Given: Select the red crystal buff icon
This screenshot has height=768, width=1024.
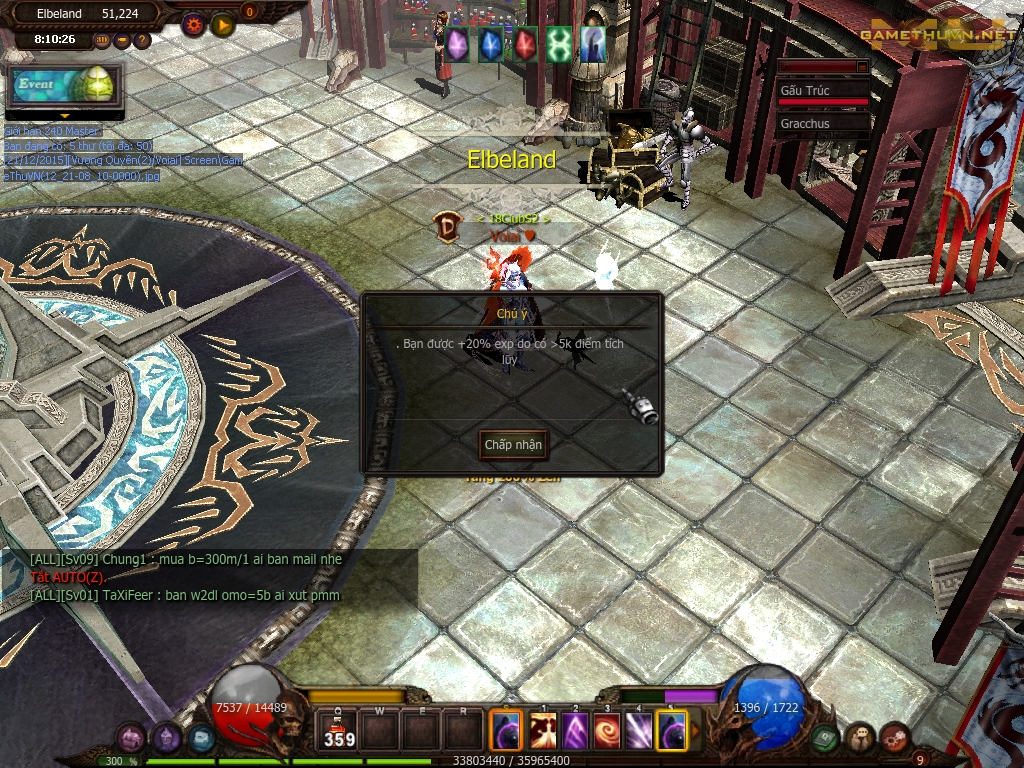Looking at the screenshot, I should tap(525, 44).
